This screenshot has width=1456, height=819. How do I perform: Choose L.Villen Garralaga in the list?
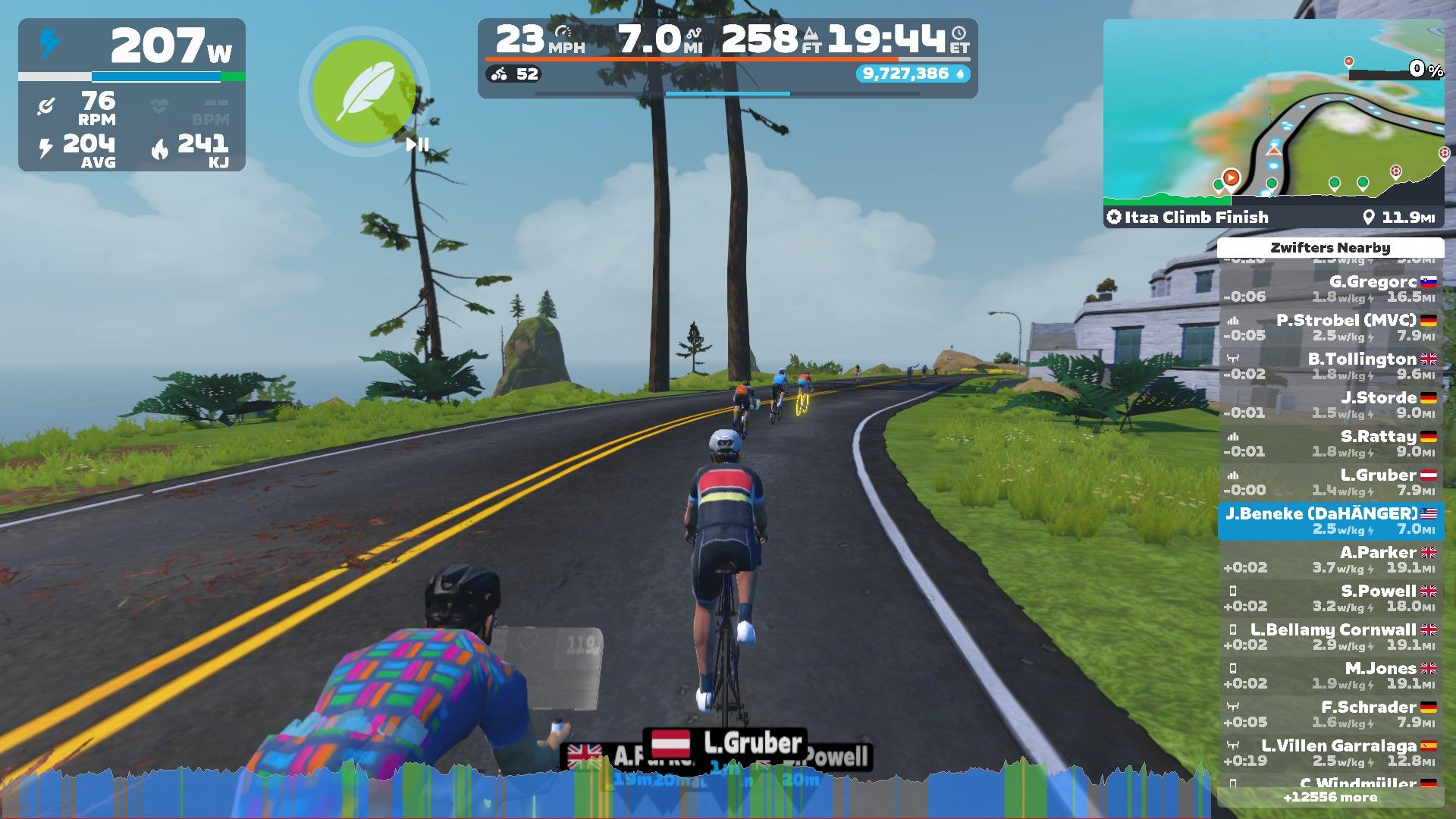1330,753
